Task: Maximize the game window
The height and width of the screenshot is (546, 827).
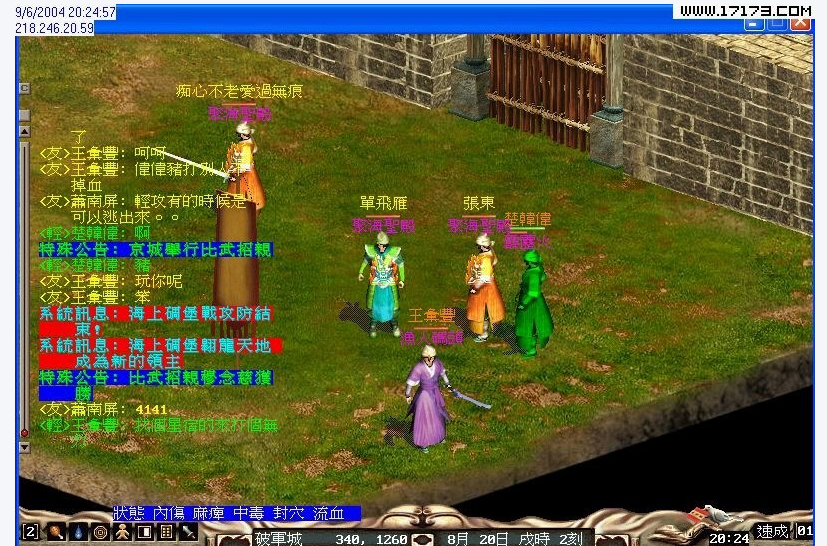Action: coord(777,22)
